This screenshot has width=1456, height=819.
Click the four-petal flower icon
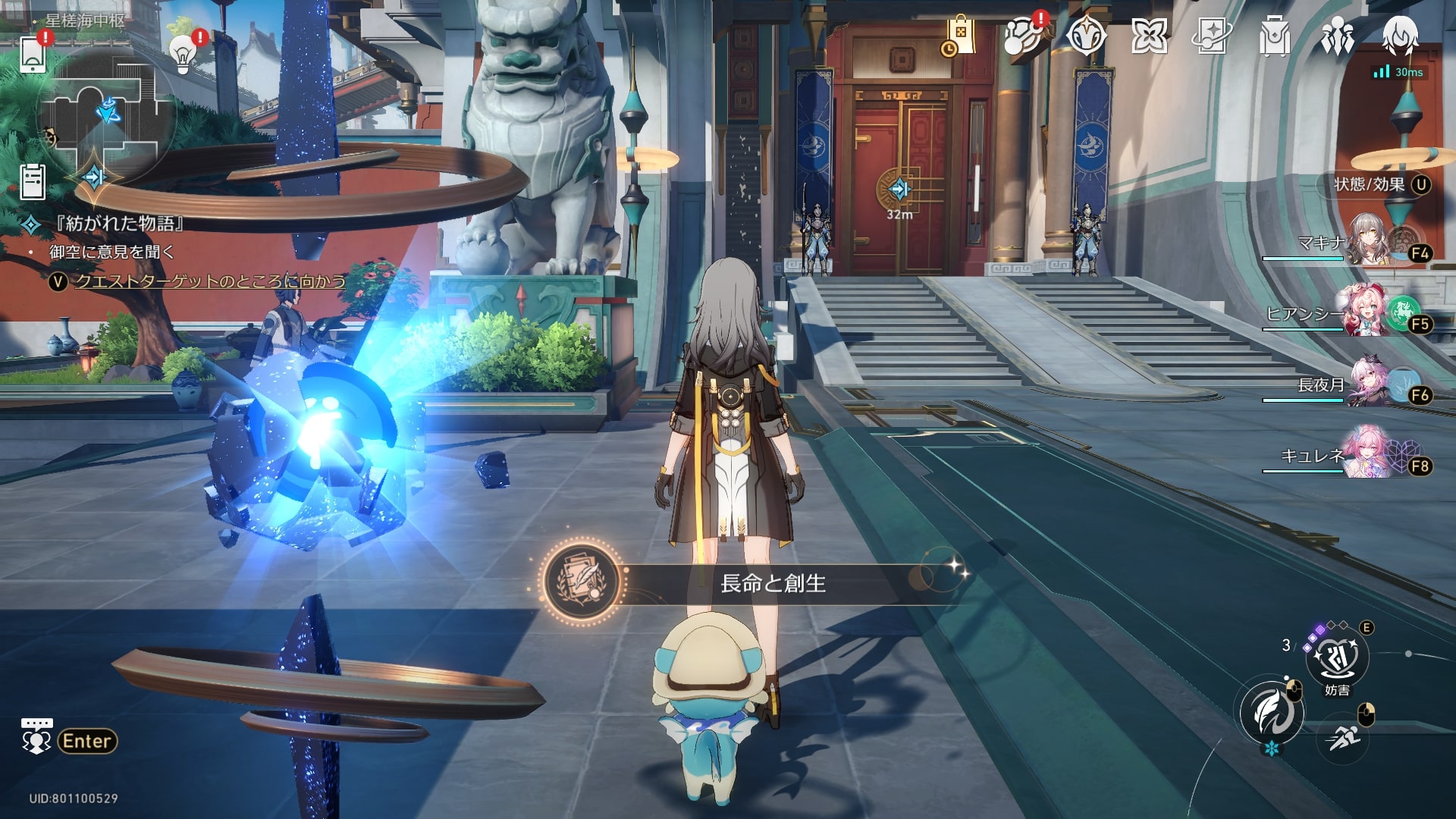point(1149,36)
